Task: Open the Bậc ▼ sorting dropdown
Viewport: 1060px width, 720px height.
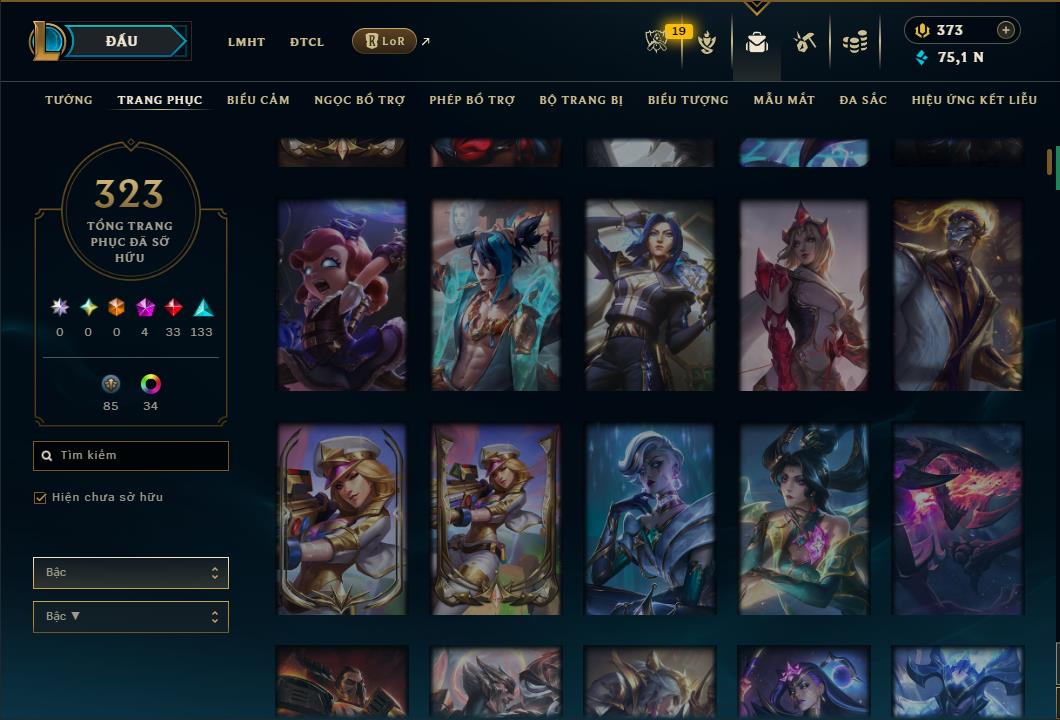Action: [131, 617]
